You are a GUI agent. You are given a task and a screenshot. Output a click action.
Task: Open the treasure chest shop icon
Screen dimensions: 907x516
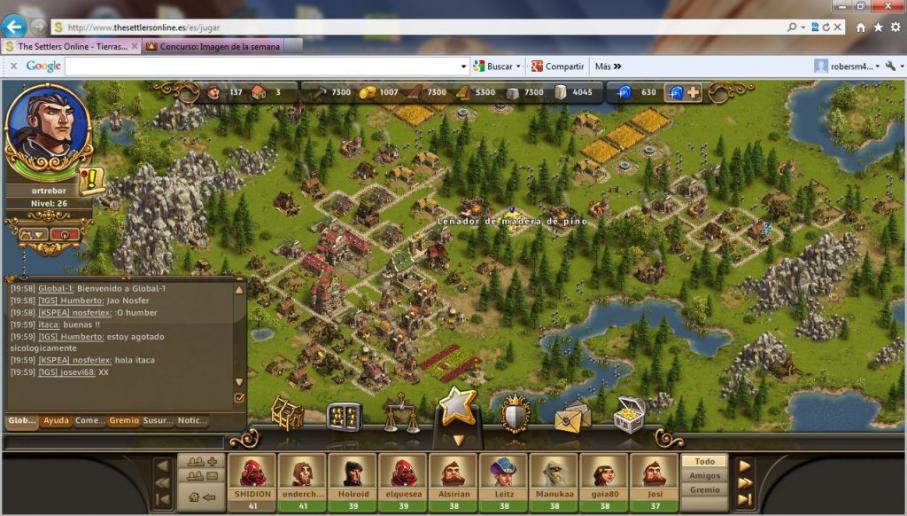point(629,415)
